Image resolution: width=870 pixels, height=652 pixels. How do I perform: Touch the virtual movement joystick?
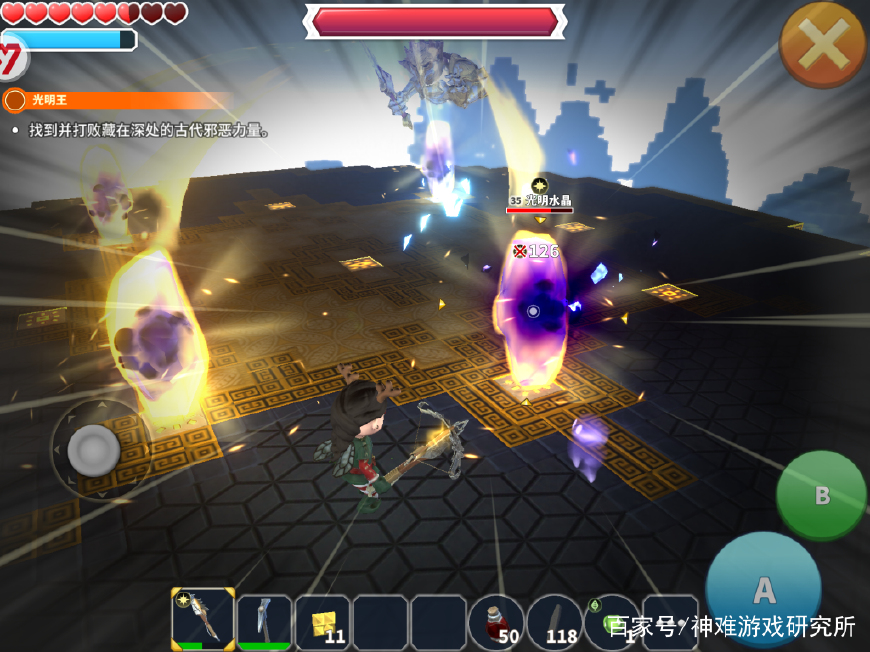point(94,450)
